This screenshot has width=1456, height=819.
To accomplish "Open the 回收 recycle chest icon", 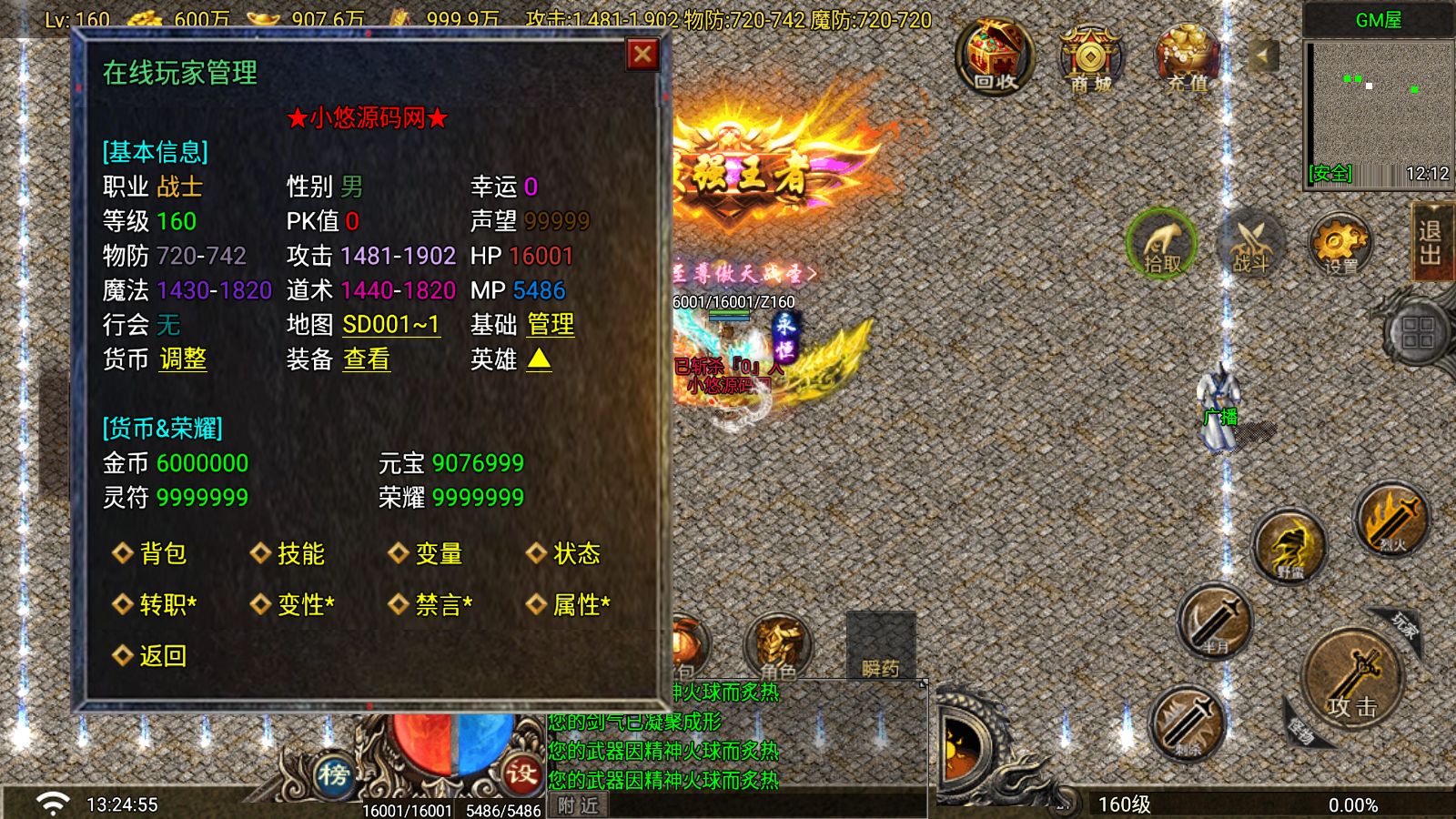I will point(997,56).
